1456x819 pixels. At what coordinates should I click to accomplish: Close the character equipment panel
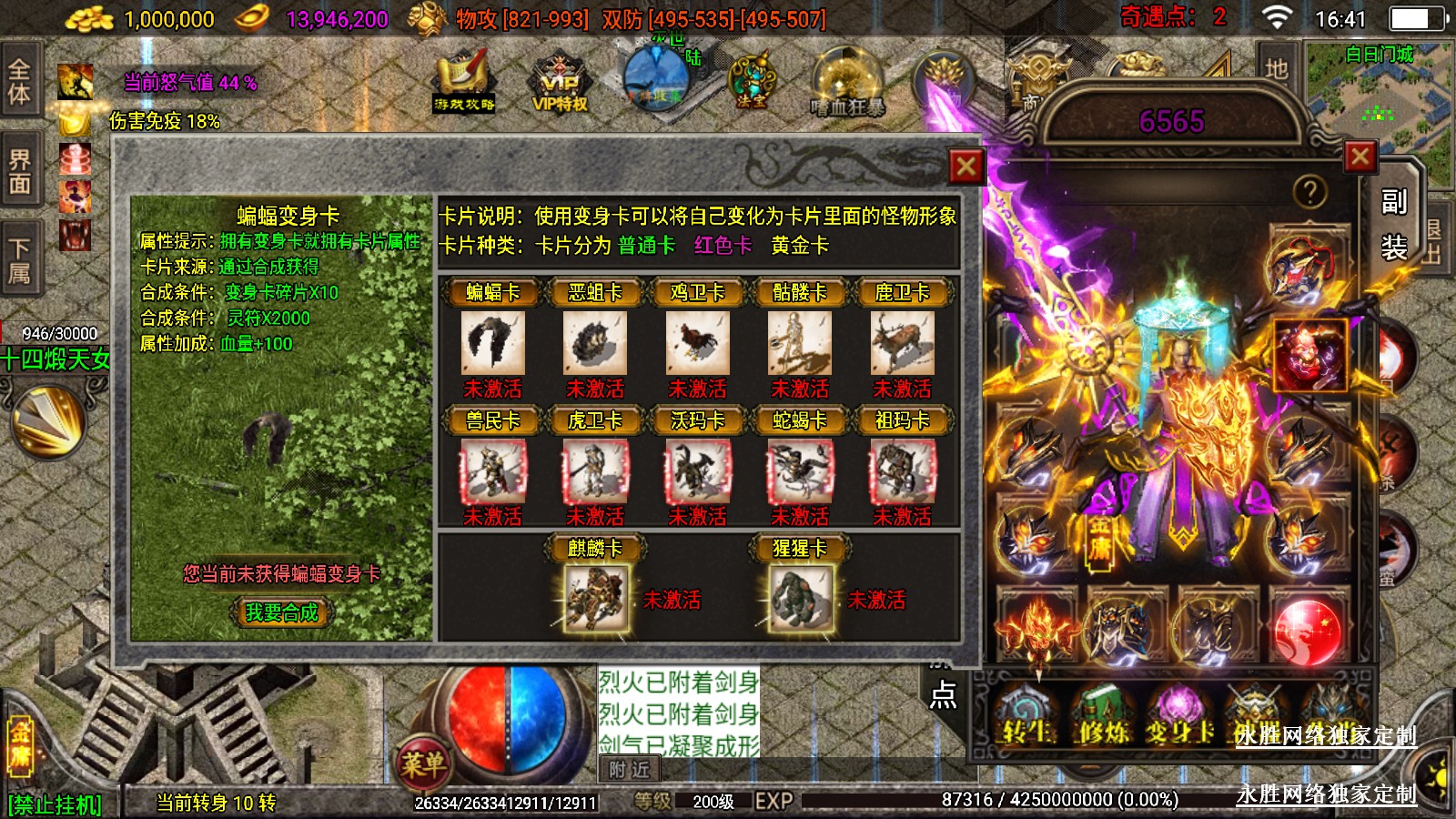pyautogui.click(x=1360, y=157)
